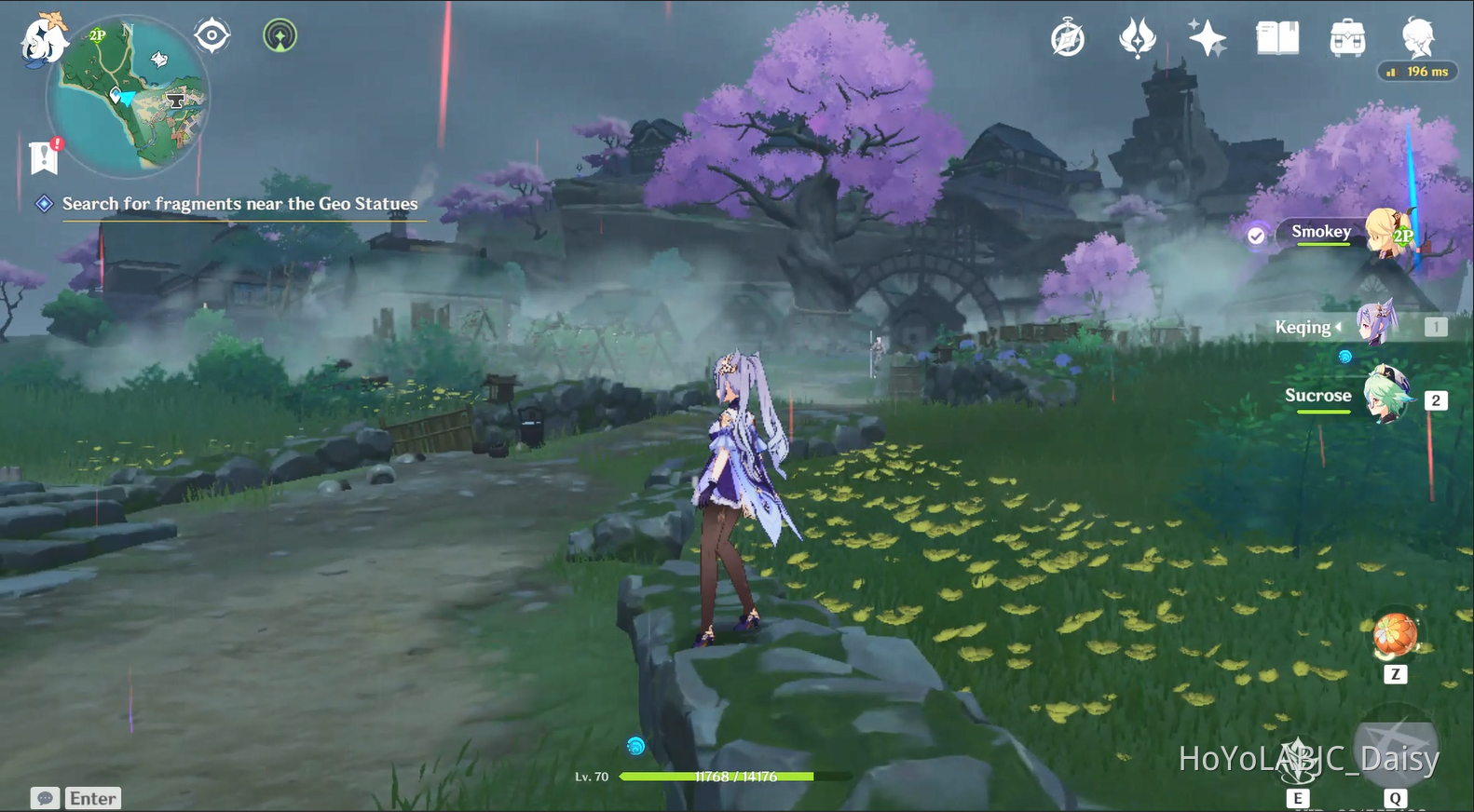Use the quick-use food item on Z slot

point(1395,636)
